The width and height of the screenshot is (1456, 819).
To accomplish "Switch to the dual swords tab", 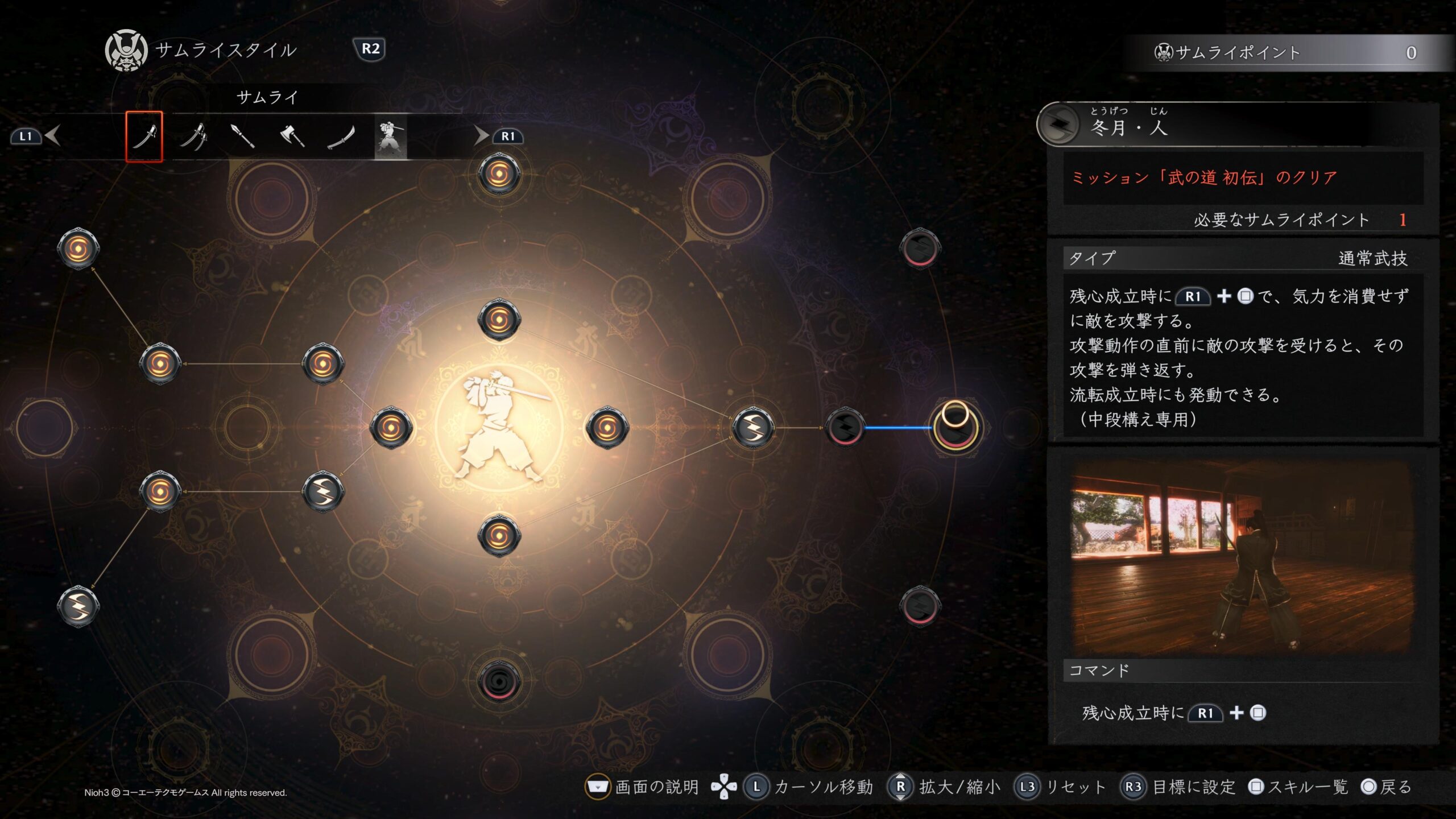I will 193,136.
